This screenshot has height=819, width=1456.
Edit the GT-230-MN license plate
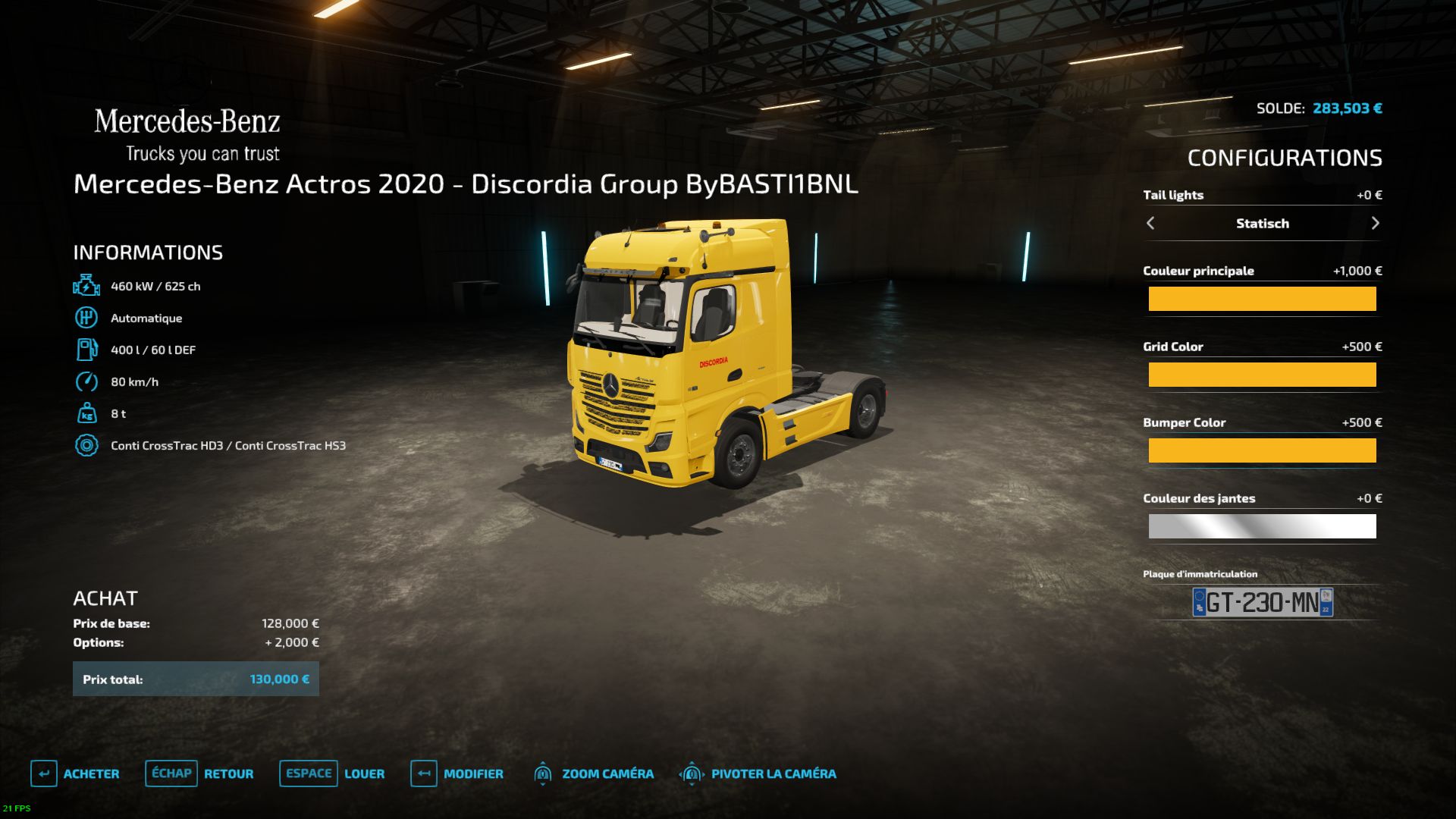[1262, 602]
